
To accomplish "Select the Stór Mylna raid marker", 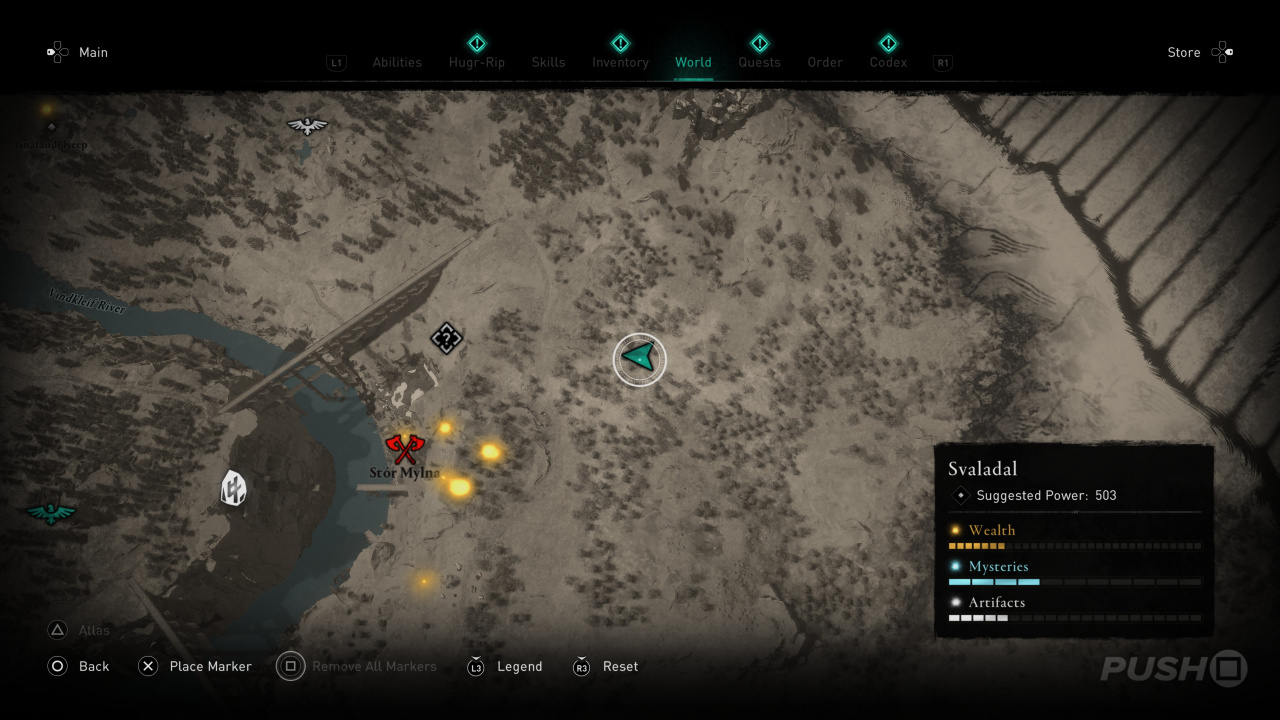I will click(x=404, y=449).
